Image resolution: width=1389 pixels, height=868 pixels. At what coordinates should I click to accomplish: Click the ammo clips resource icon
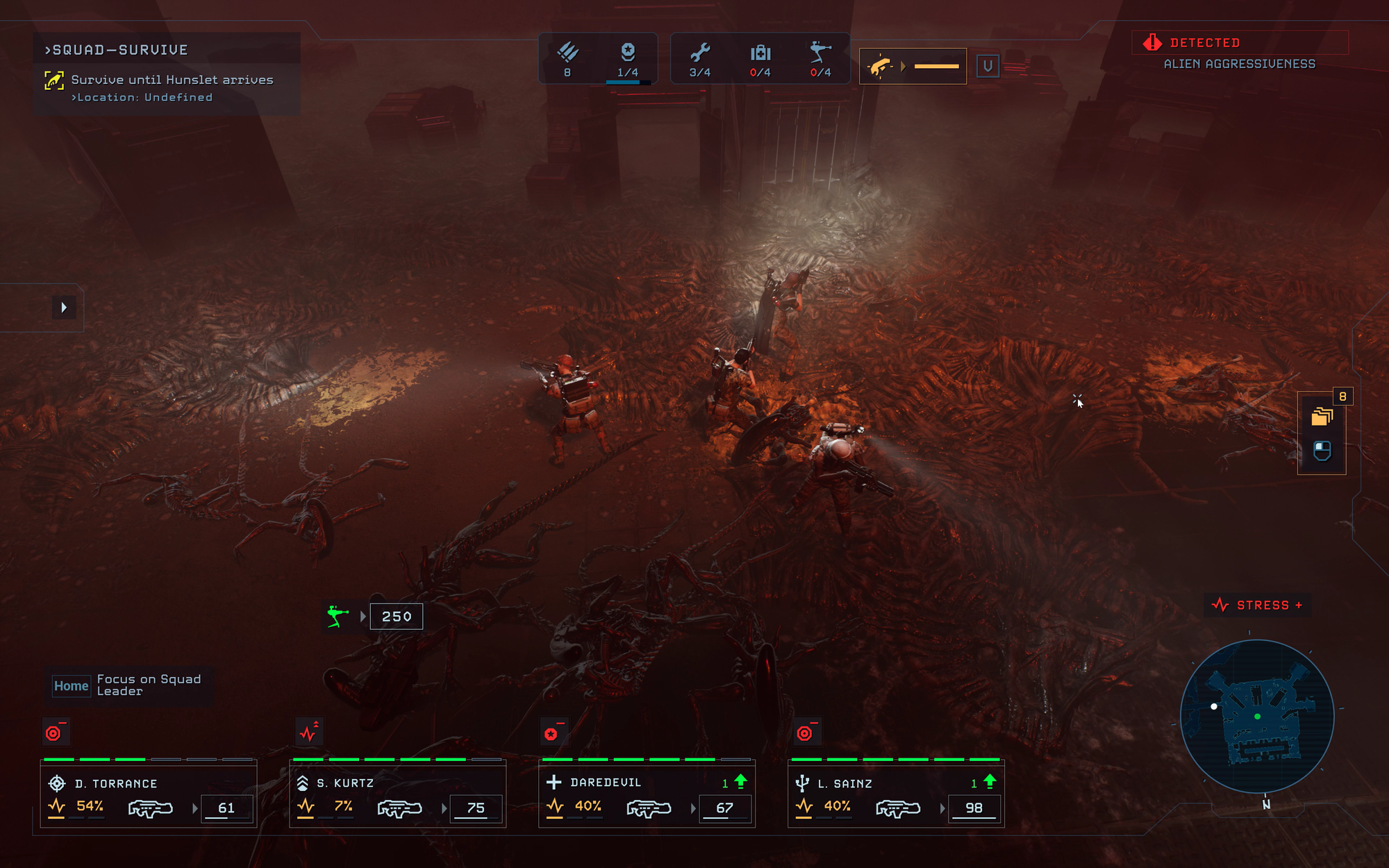[567, 59]
